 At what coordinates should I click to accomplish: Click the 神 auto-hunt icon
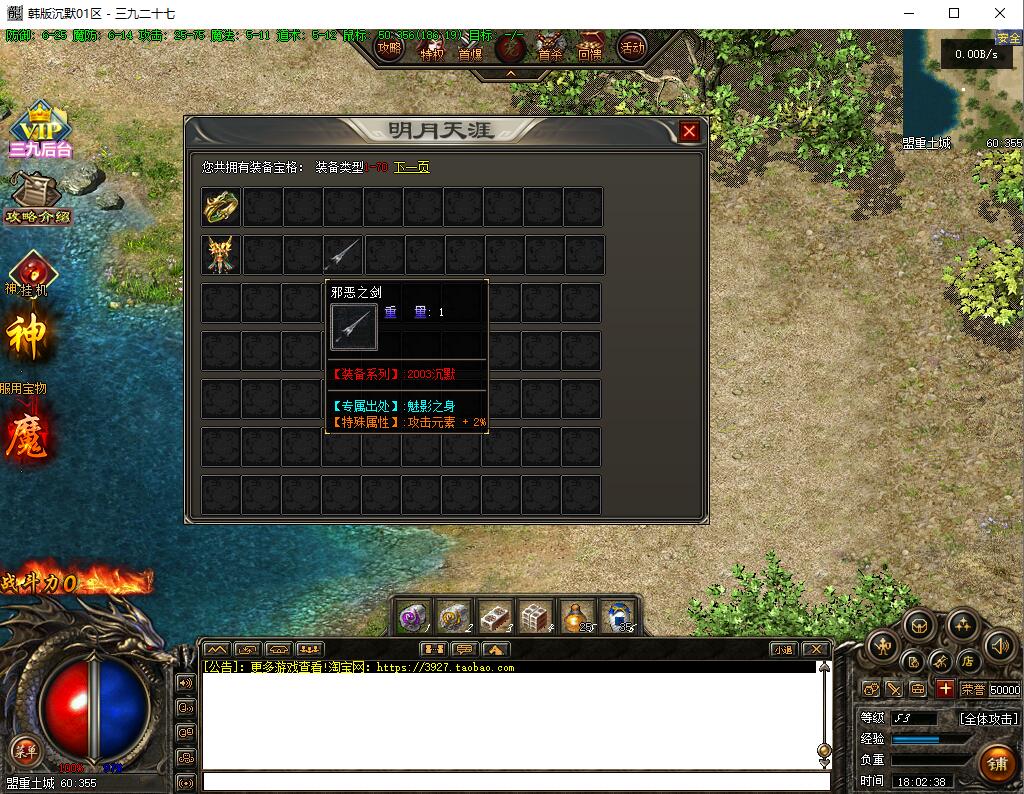coord(27,338)
